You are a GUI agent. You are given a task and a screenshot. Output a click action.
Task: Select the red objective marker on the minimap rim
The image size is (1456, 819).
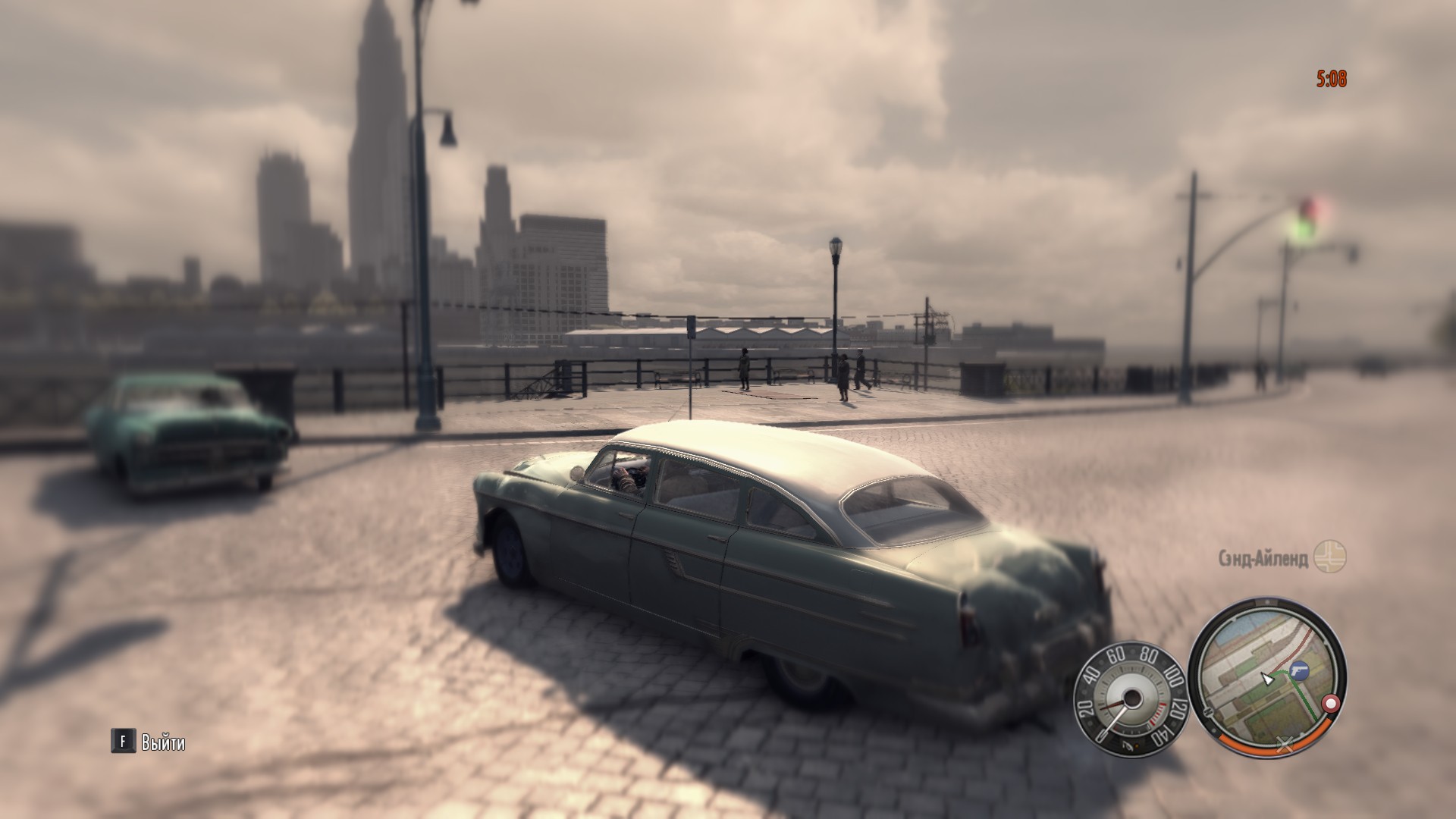[x=1329, y=704]
